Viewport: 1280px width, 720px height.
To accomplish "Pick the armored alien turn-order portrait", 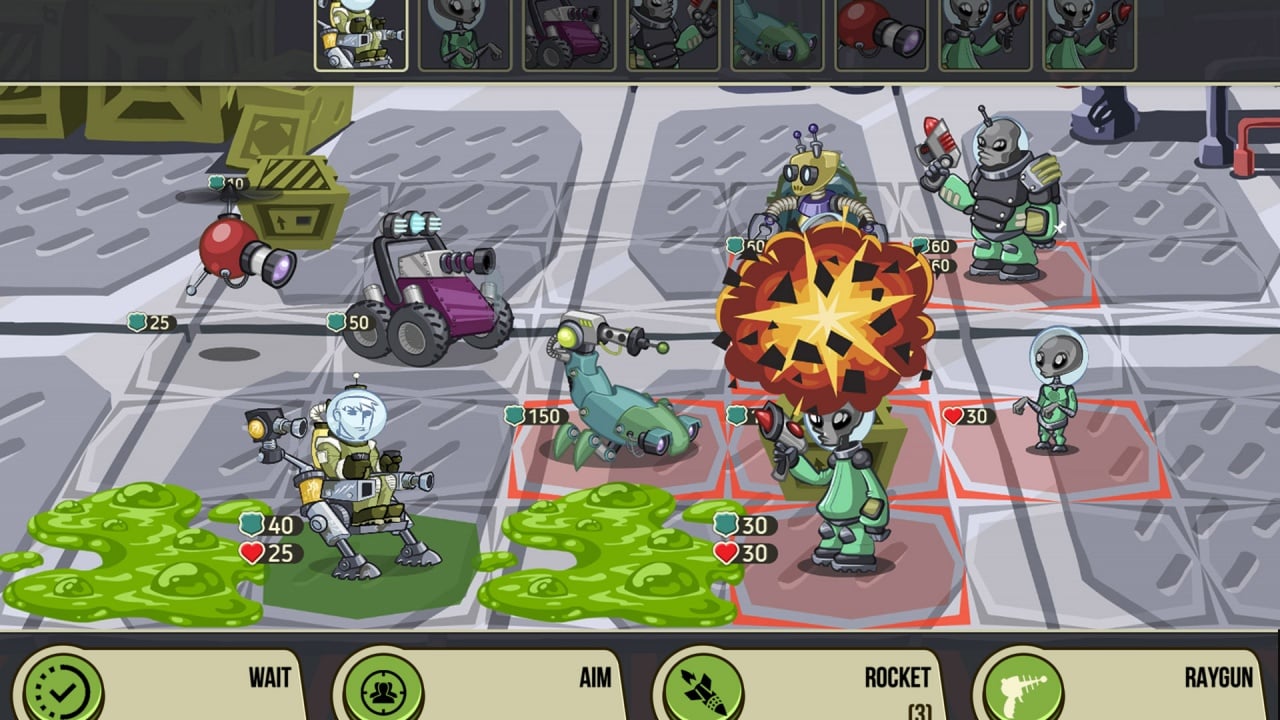I will [673, 36].
